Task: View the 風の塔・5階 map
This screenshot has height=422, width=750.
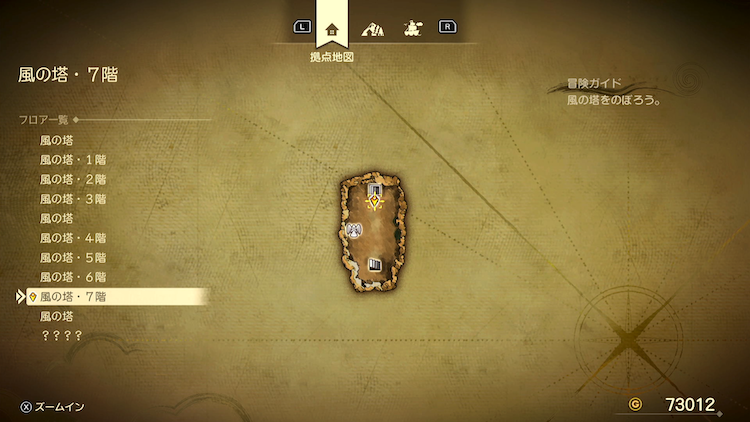Action: (73, 257)
